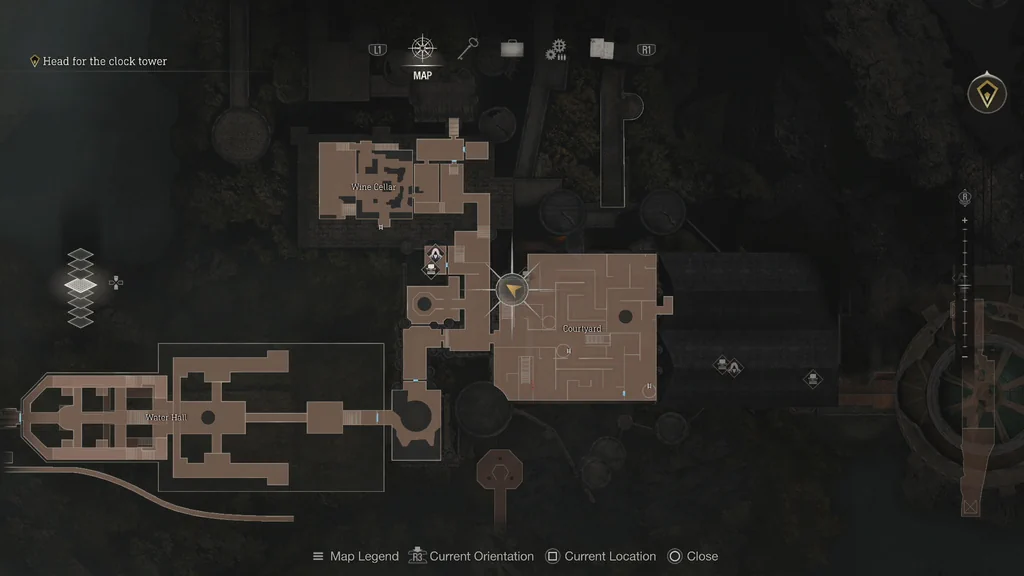Select the Map tab compass icon
Viewport: 1024px width, 576px height.
[x=422, y=49]
